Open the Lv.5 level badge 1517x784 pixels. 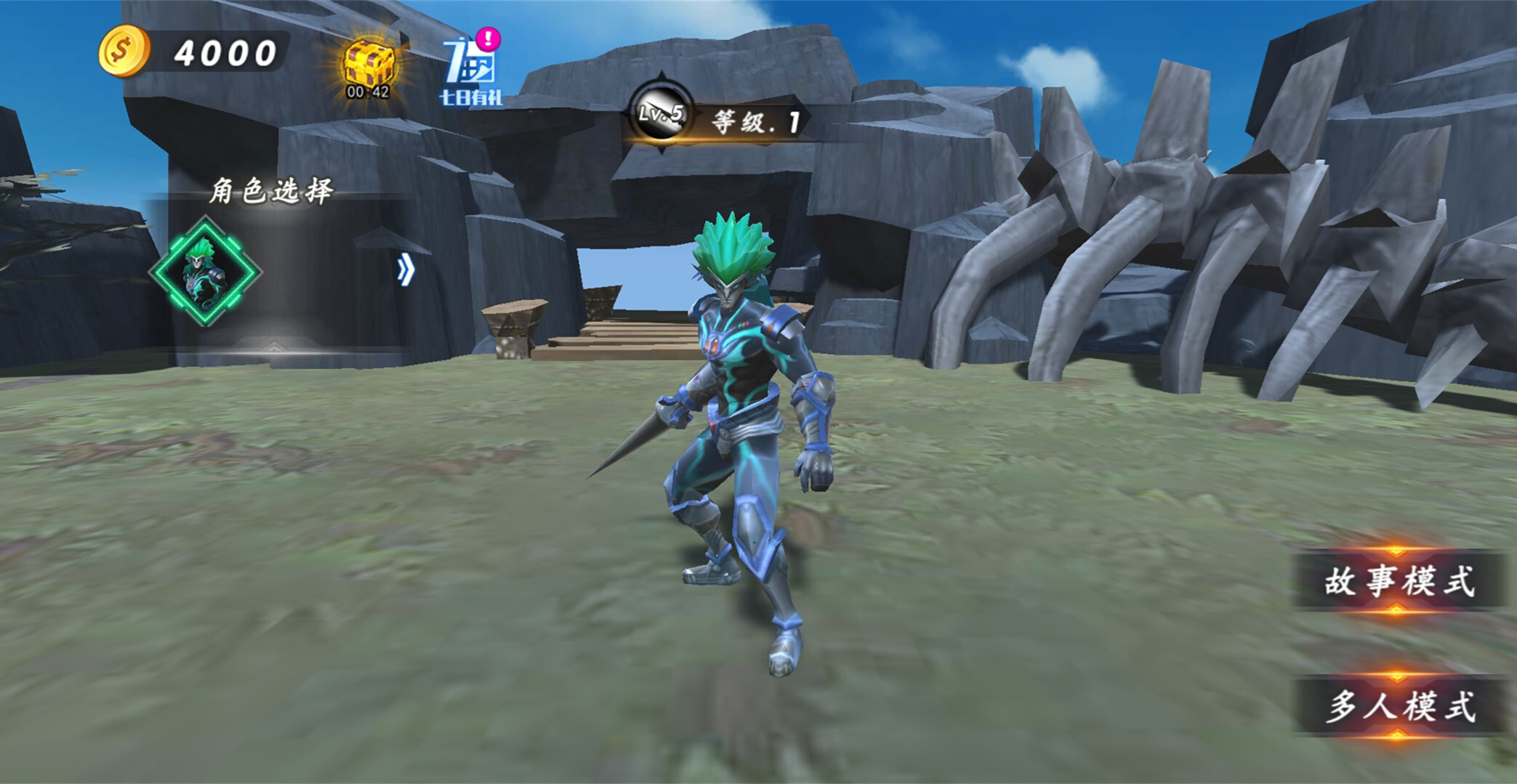(659, 113)
